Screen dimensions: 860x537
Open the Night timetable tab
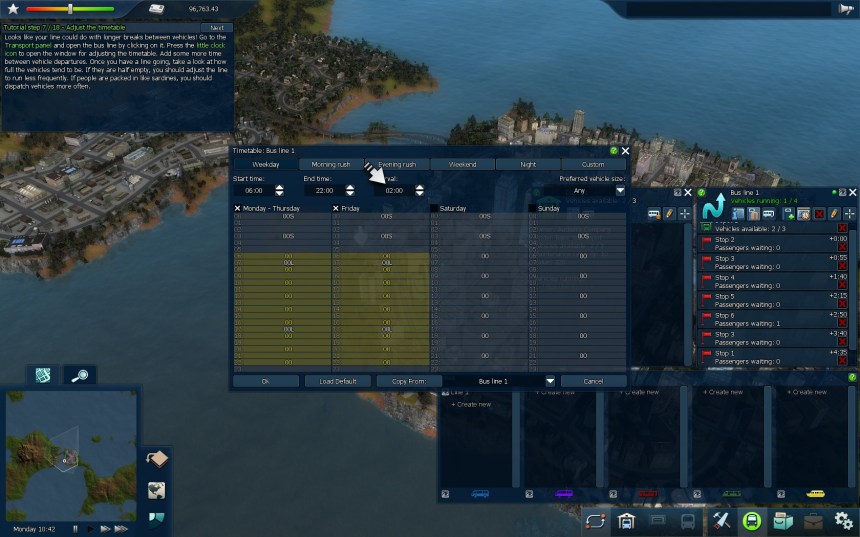pyautogui.click(x=528, y=164)
